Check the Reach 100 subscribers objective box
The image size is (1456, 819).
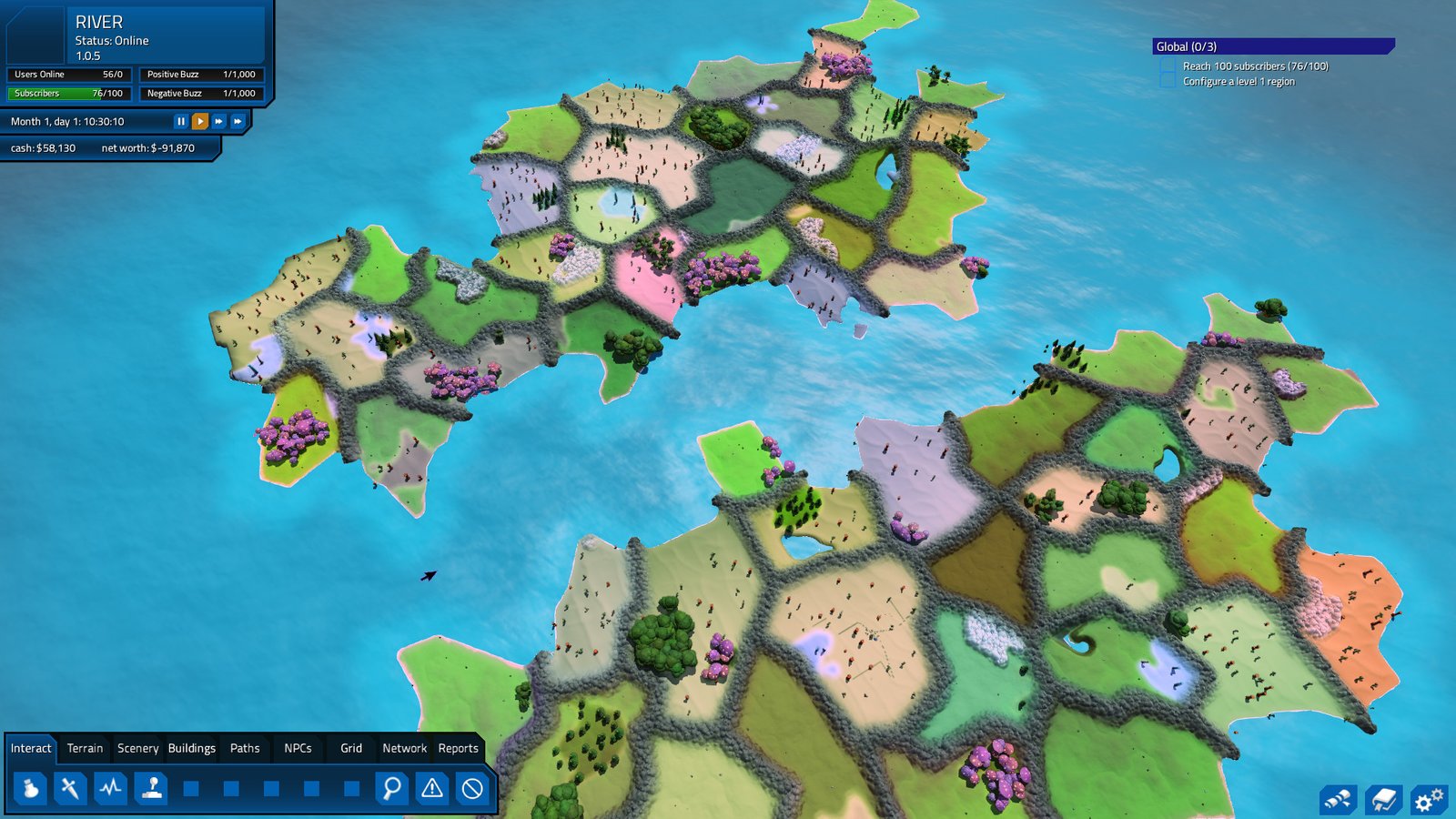1166,66
